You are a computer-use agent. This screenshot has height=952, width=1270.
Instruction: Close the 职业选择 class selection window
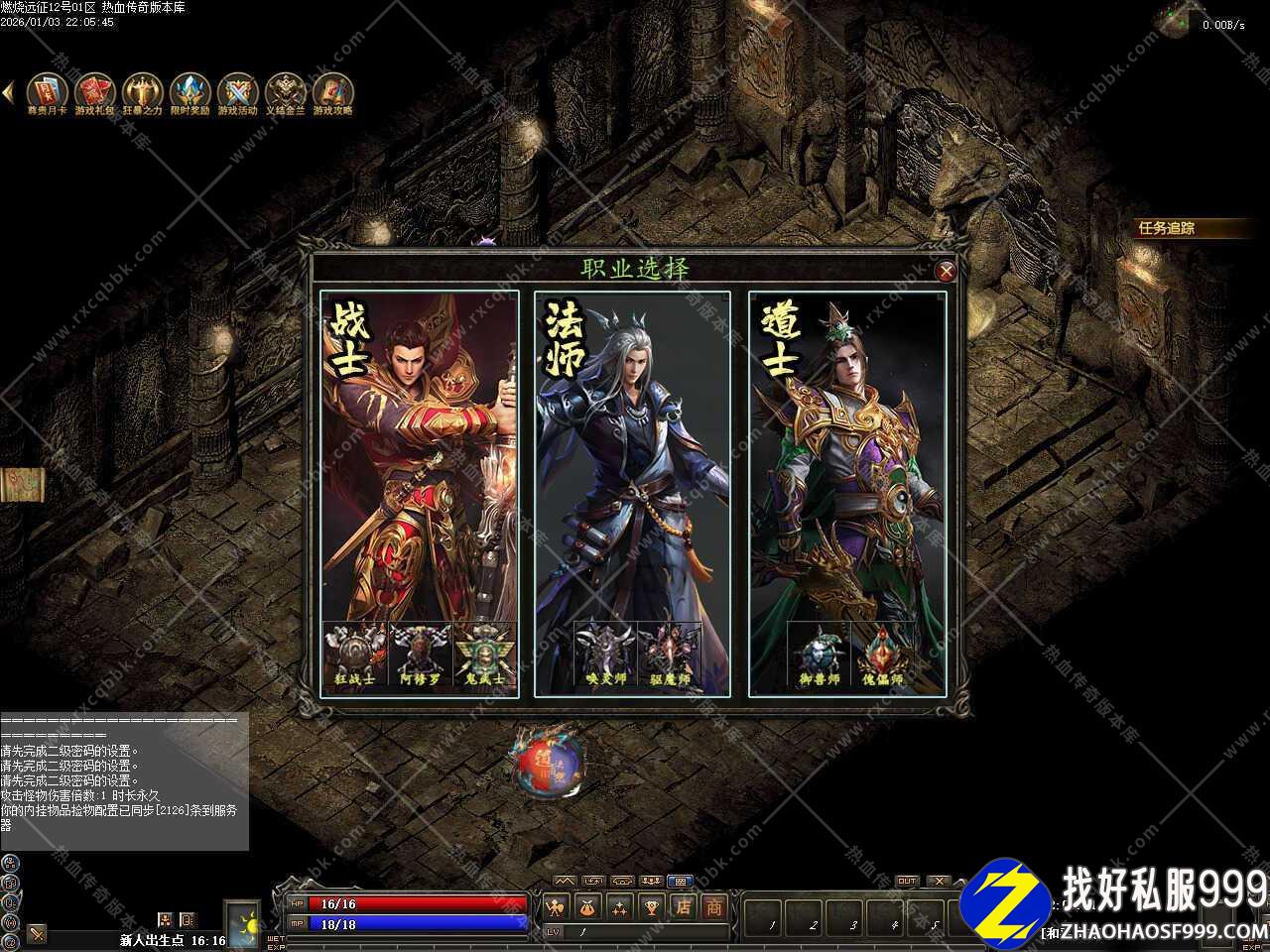coord(947,271)
